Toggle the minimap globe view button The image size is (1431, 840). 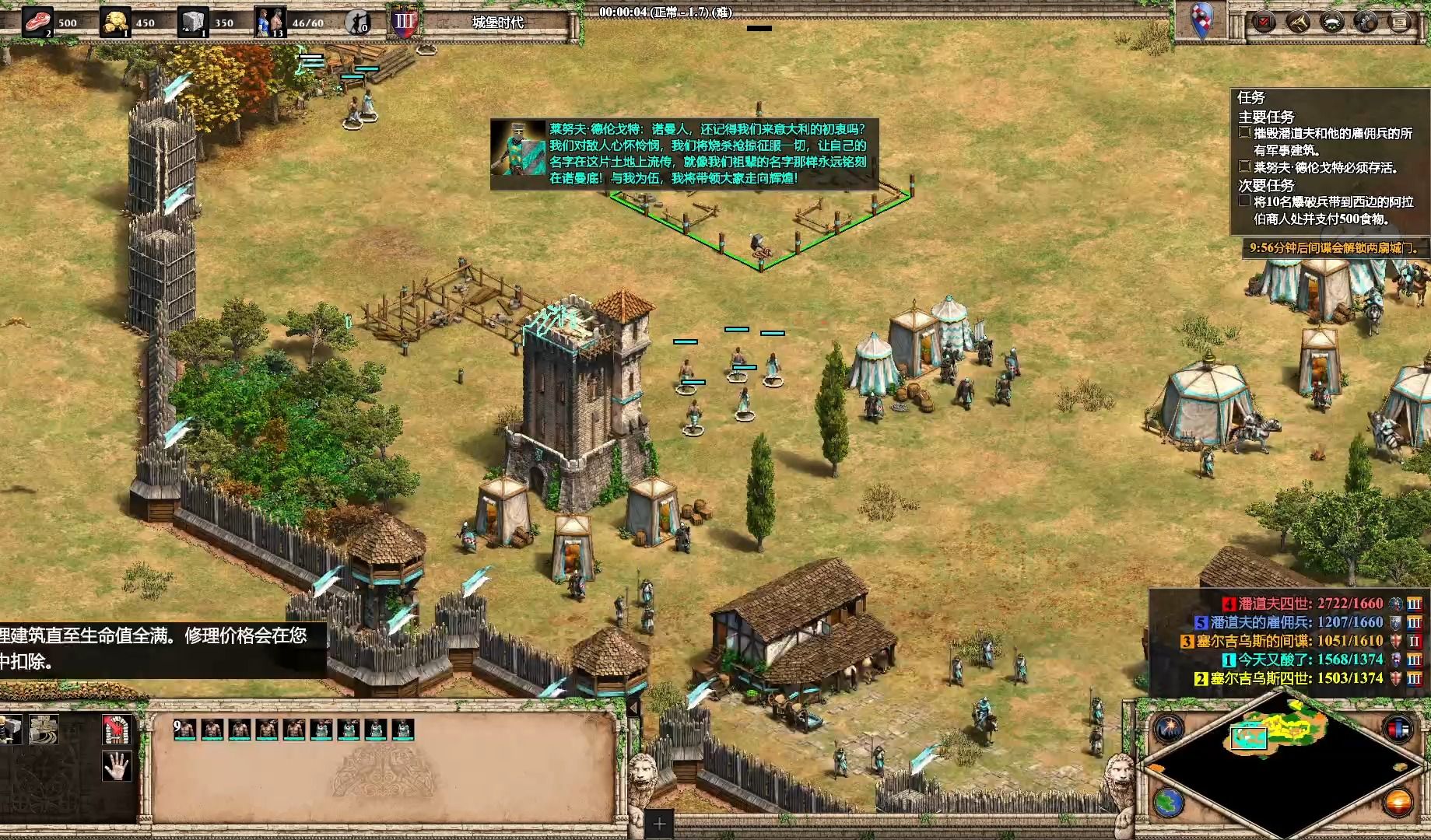(1169, 803)
